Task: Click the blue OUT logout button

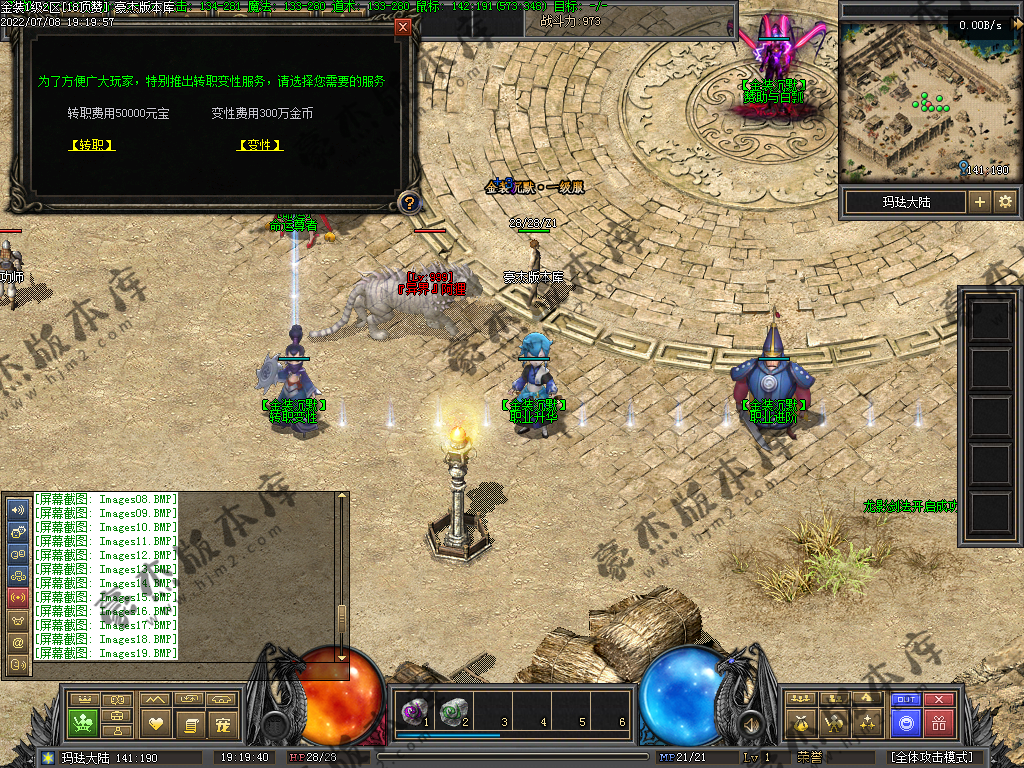Action: click(906, 699)
